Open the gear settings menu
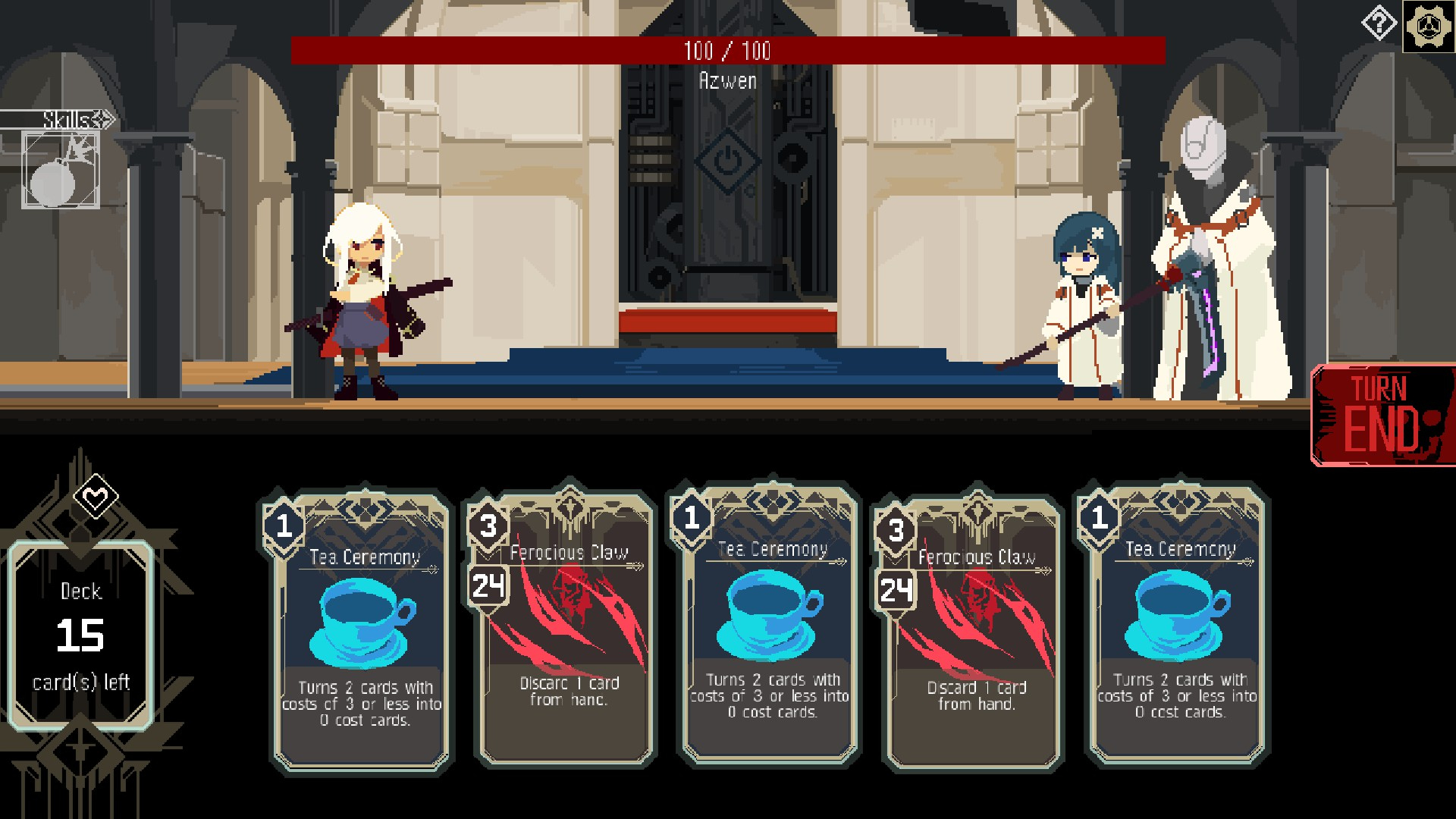The height and width of the screenshot is (819, 1456). click(x=1429, y=27)
